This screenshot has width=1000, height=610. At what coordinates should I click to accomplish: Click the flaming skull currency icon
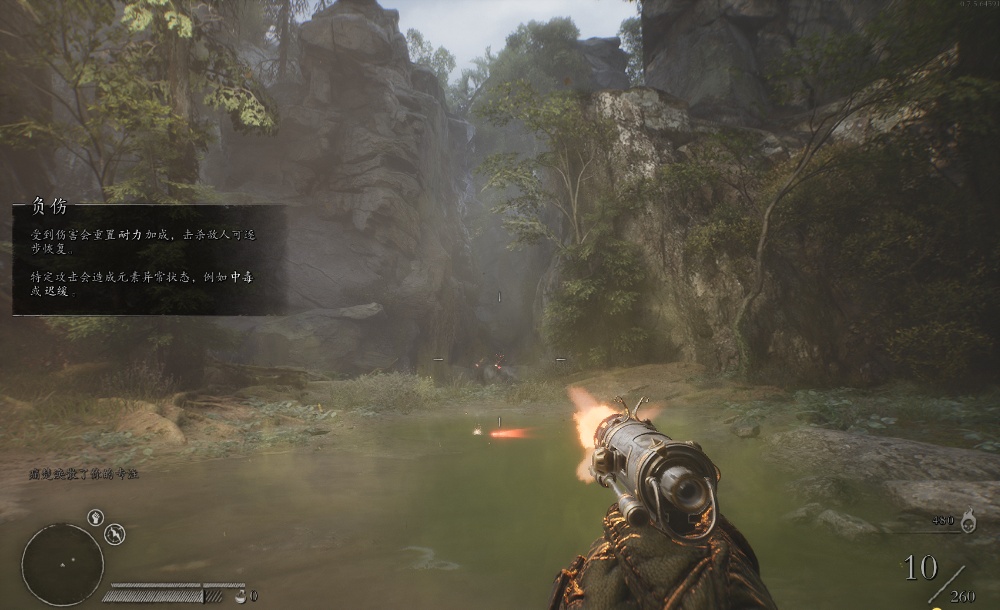coord(968,519)
